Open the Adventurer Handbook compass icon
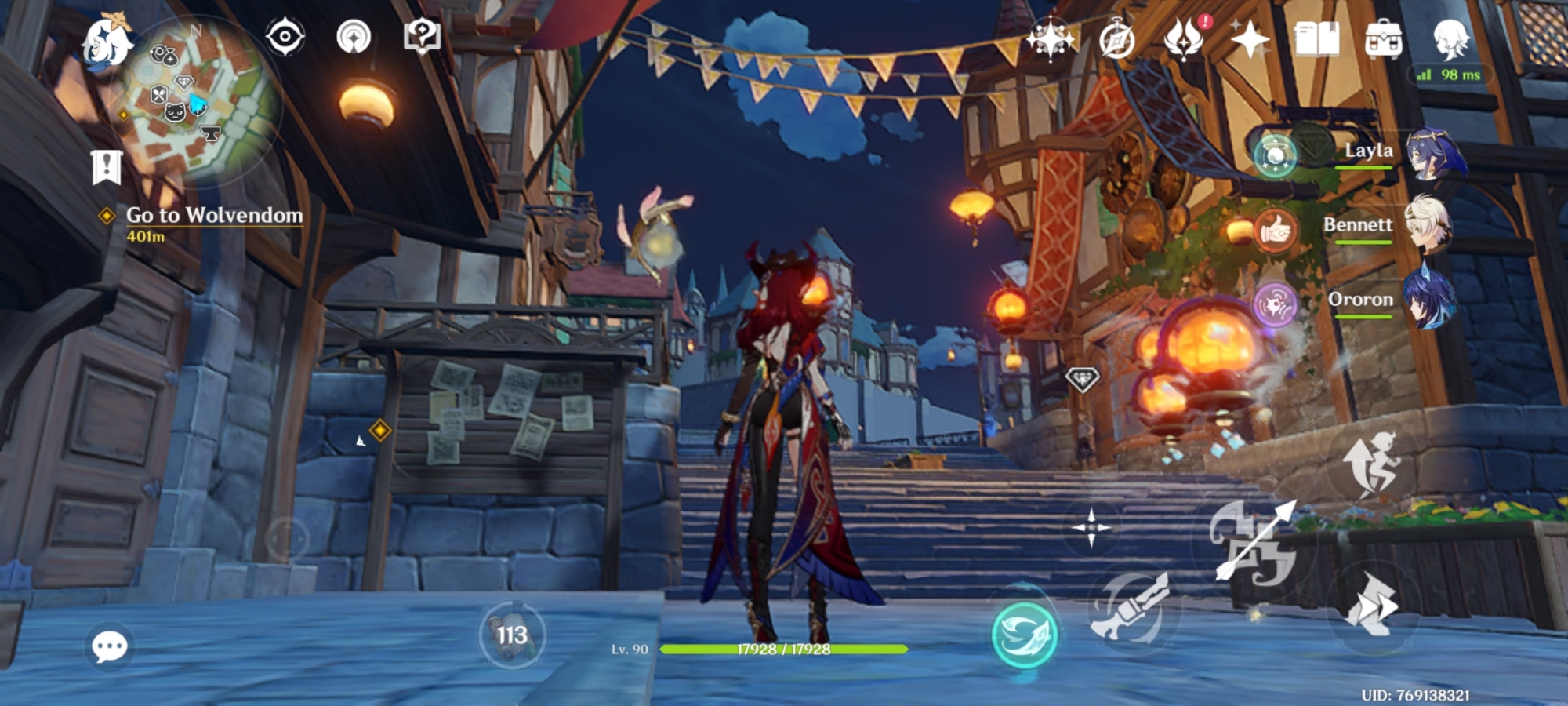 1116,39
